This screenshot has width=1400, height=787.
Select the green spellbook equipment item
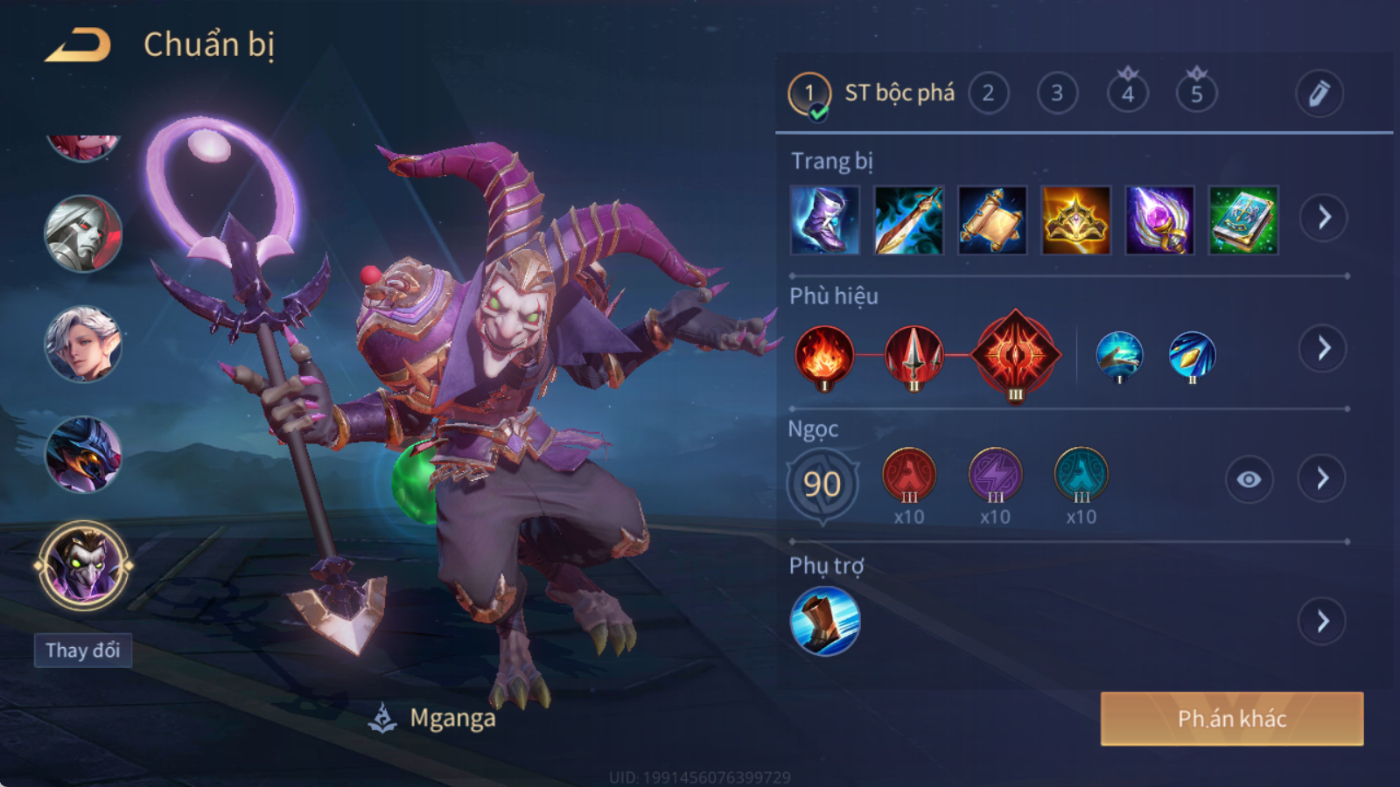1243,220
